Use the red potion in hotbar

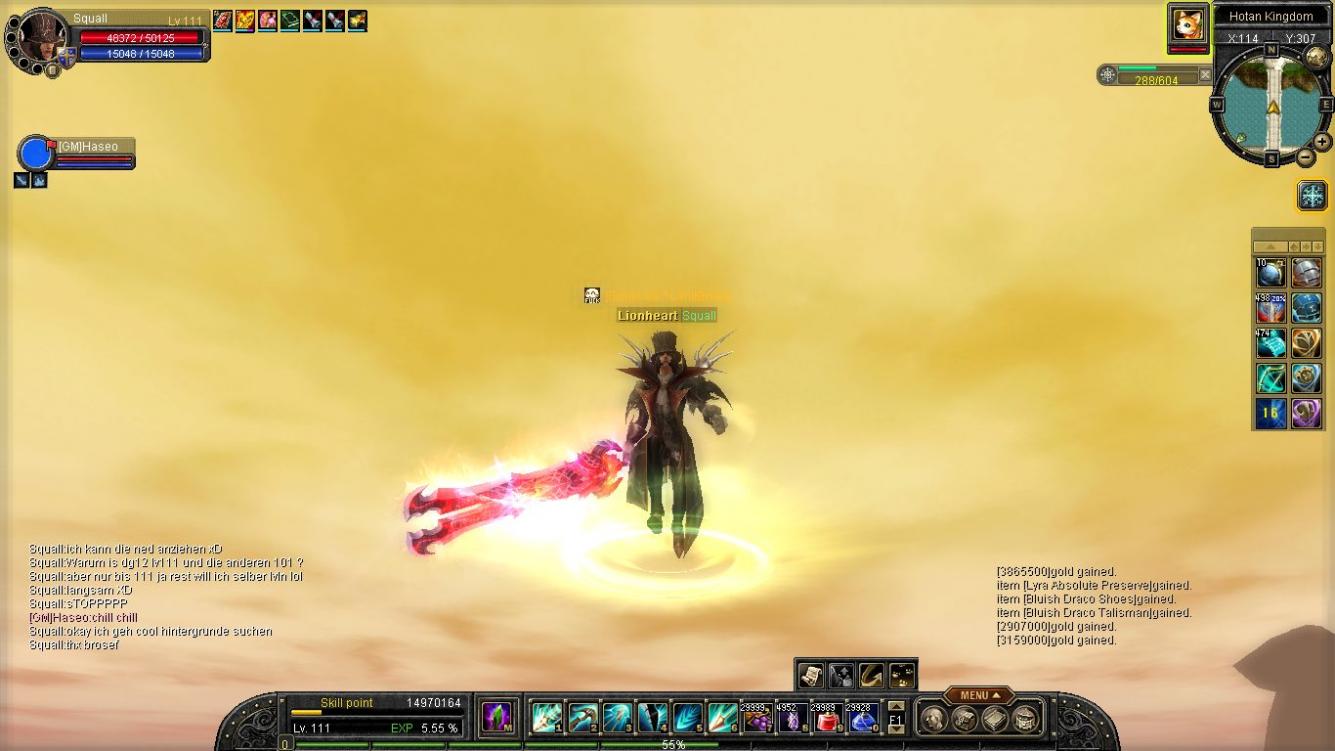(827, 717)
